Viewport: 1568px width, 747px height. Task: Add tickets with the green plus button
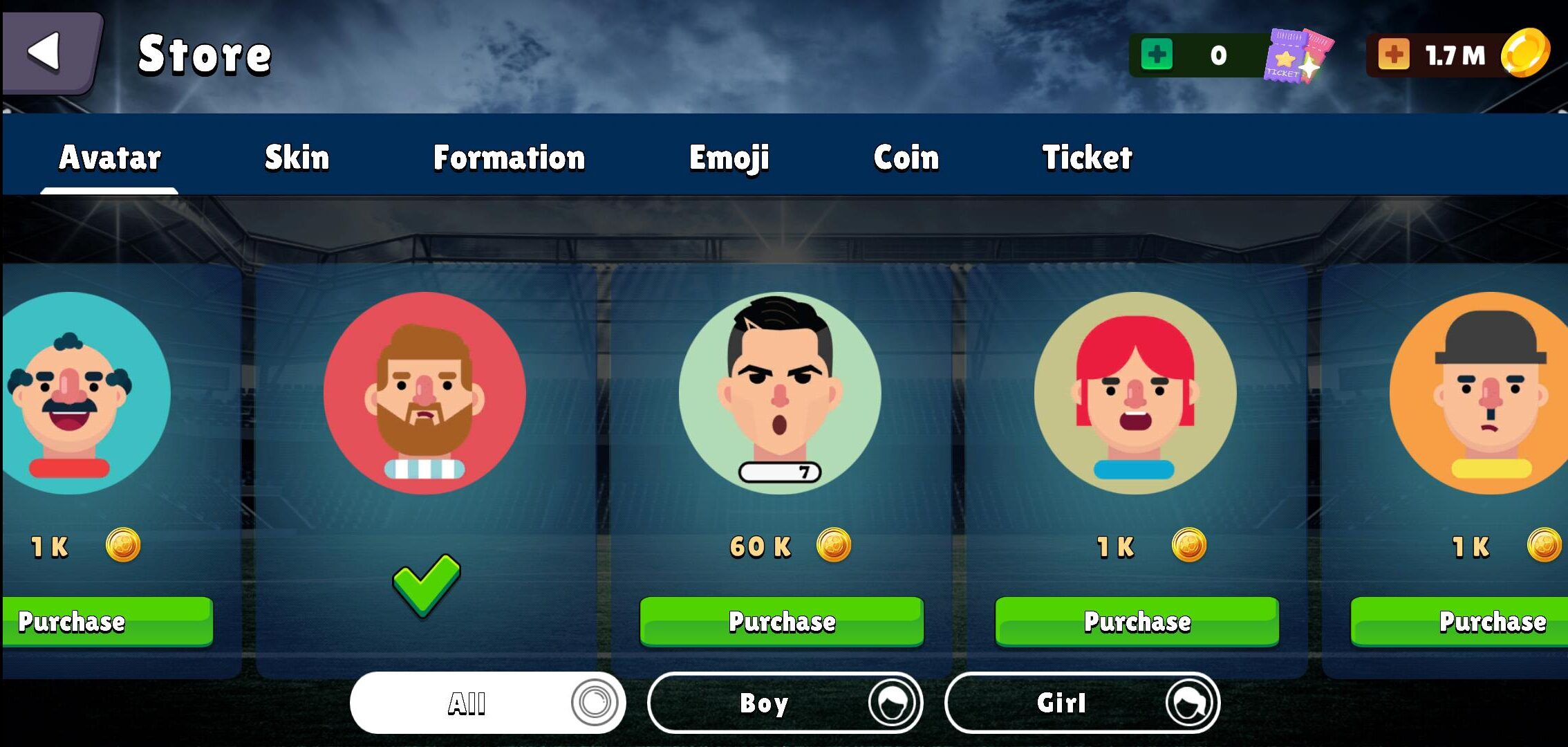coord(1157,55)
